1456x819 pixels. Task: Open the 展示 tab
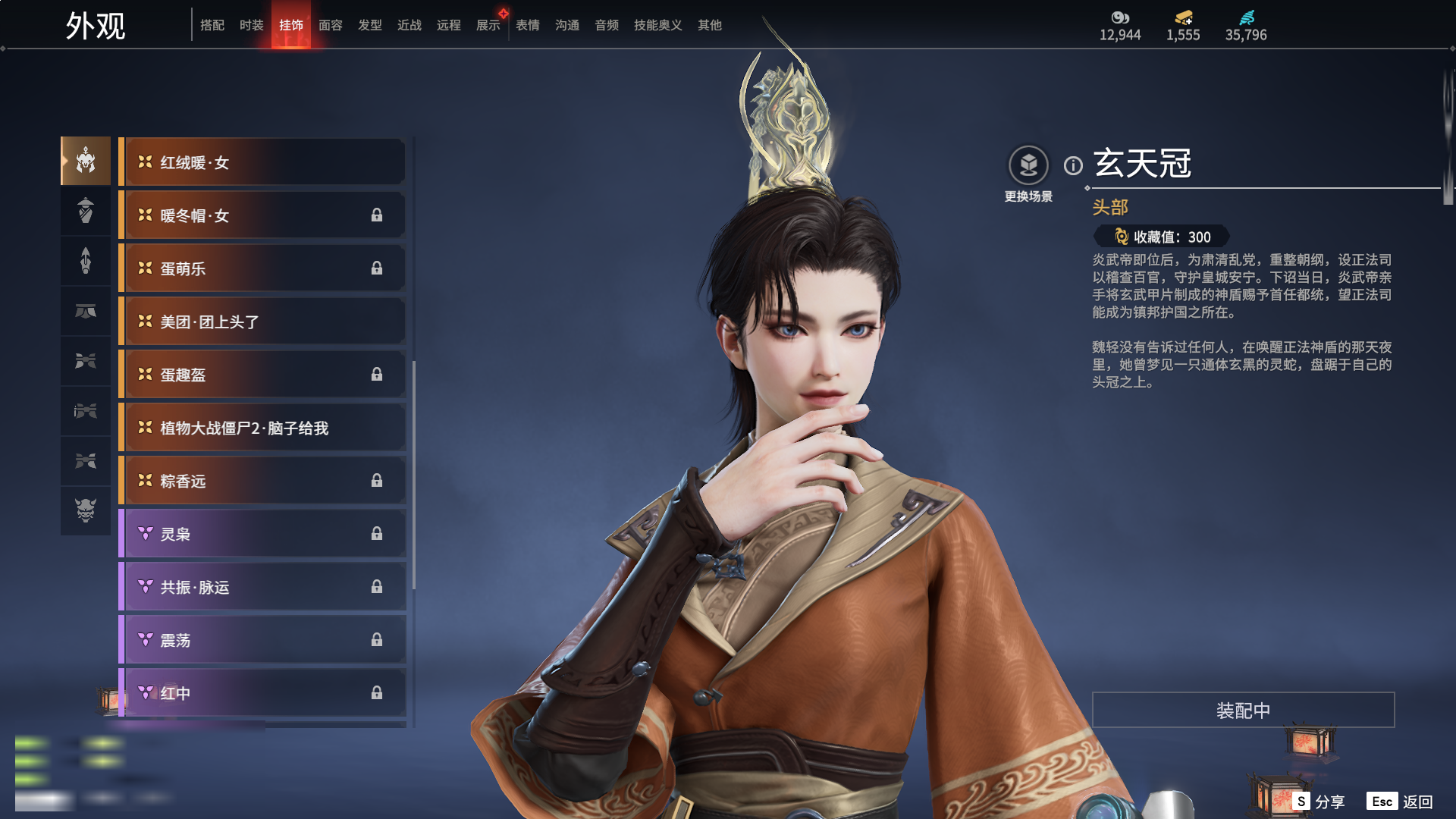488,25
